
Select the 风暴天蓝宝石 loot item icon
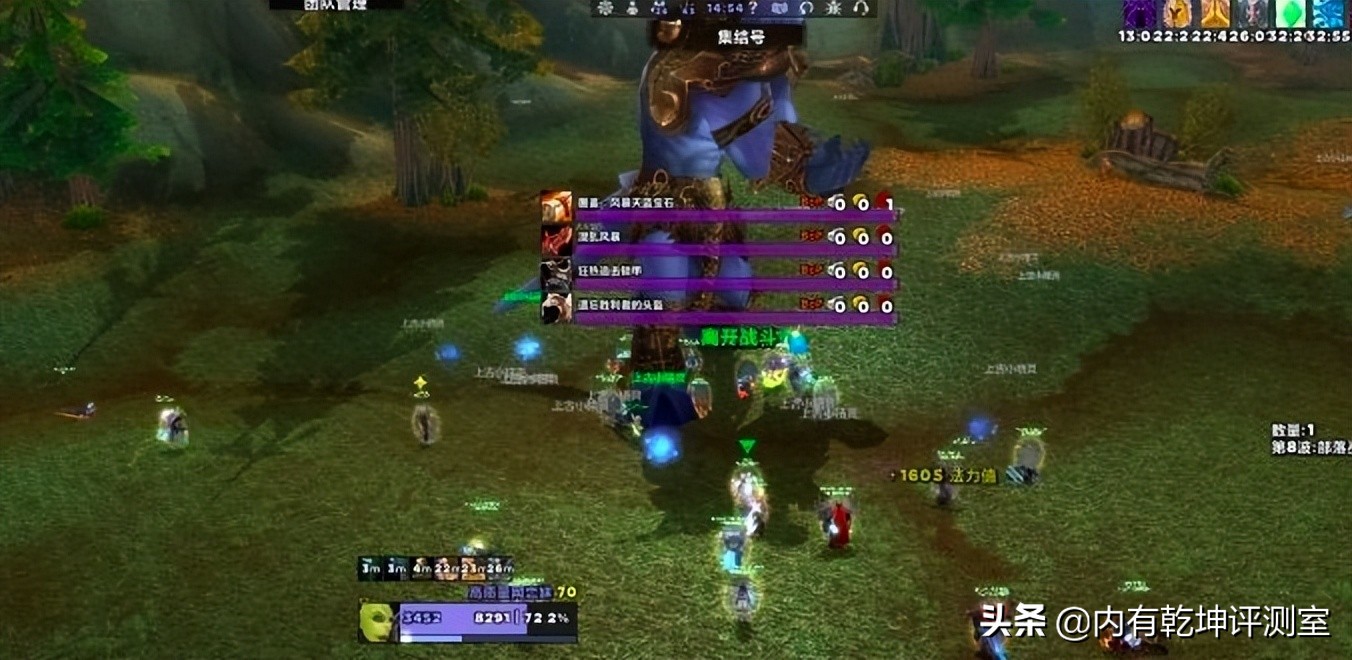(x=557, y=205)
